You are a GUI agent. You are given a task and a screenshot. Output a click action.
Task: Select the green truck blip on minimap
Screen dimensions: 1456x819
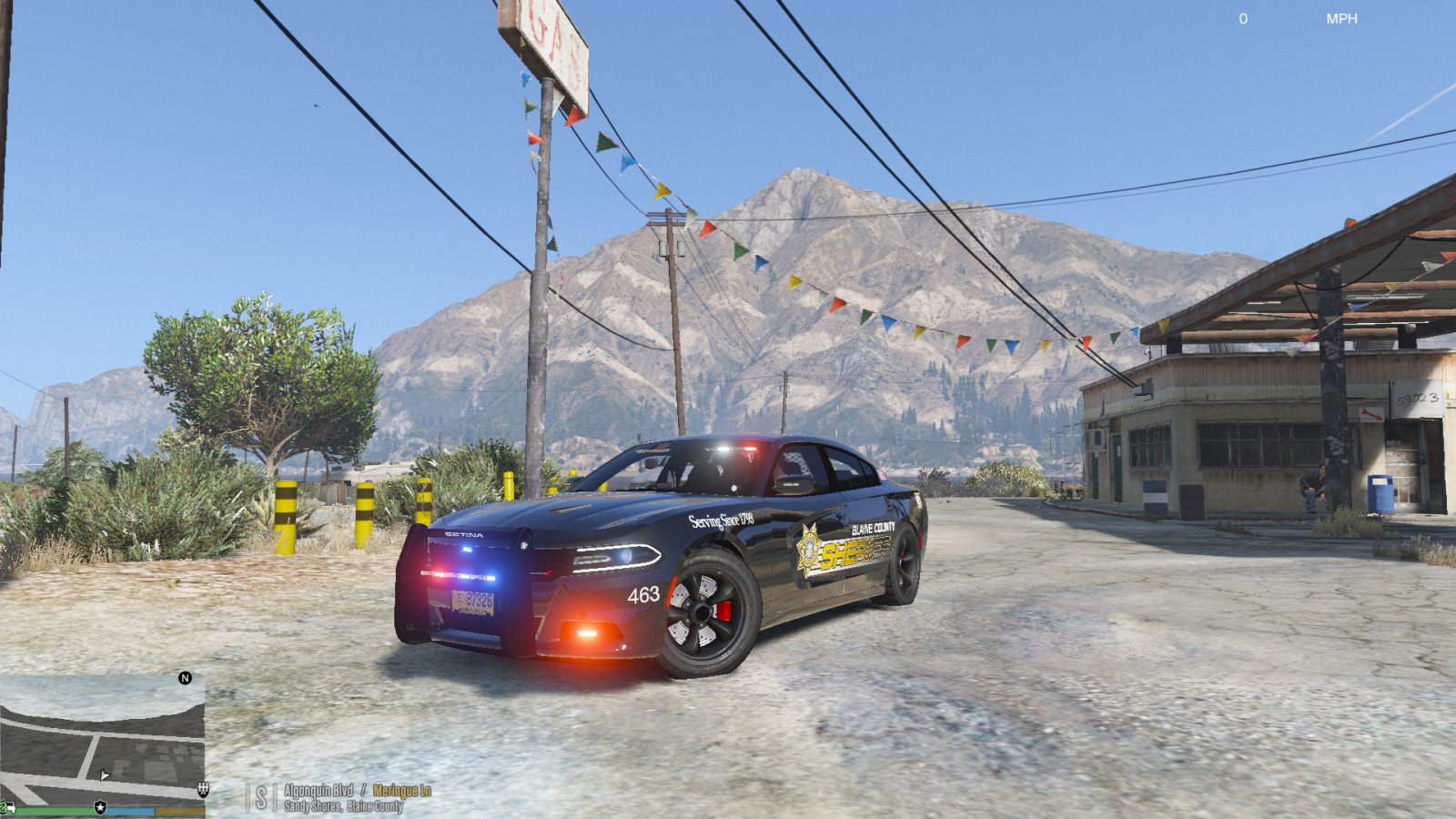pos(8,807)
